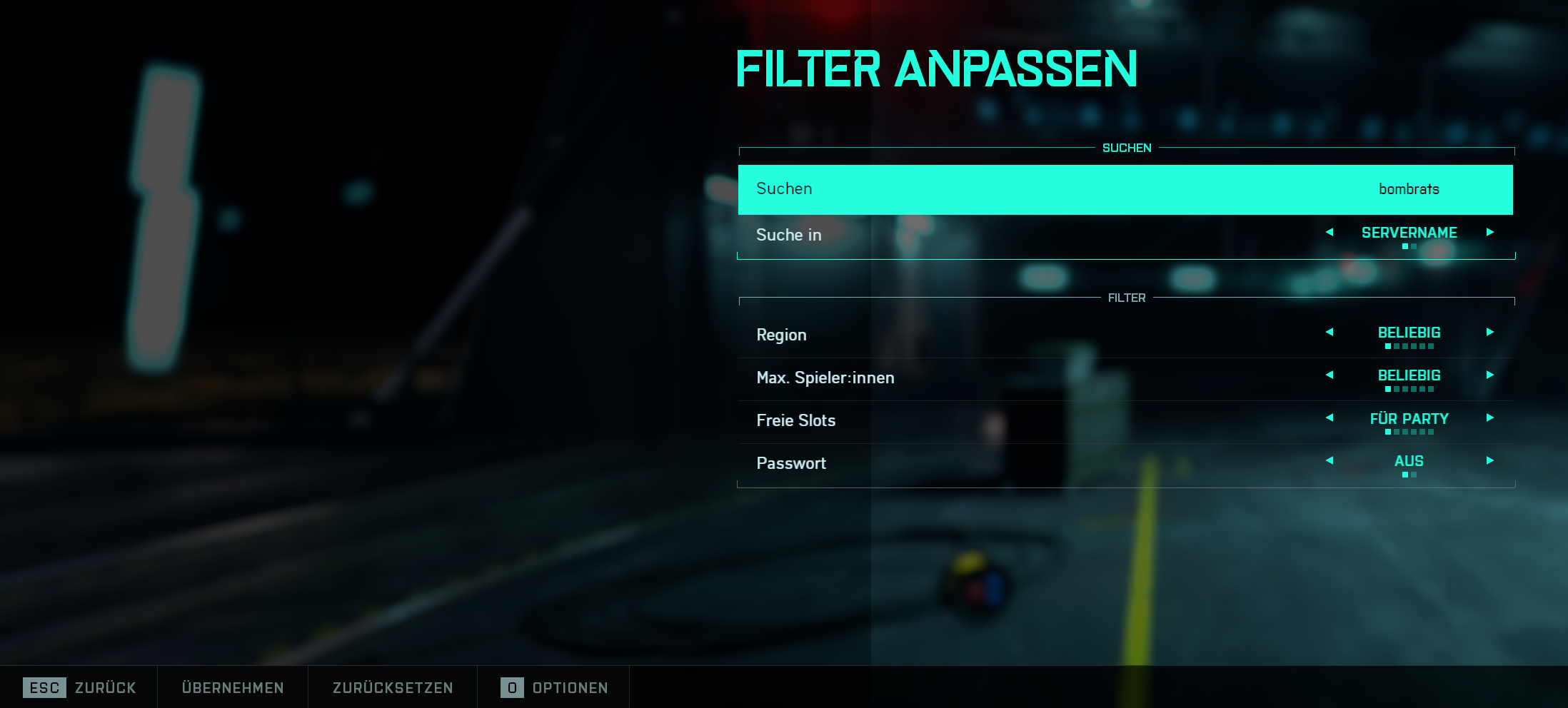Viewport: 1568px width, 708px height.
Task: Go back with the Zurück button
Action: click(80, 687)
